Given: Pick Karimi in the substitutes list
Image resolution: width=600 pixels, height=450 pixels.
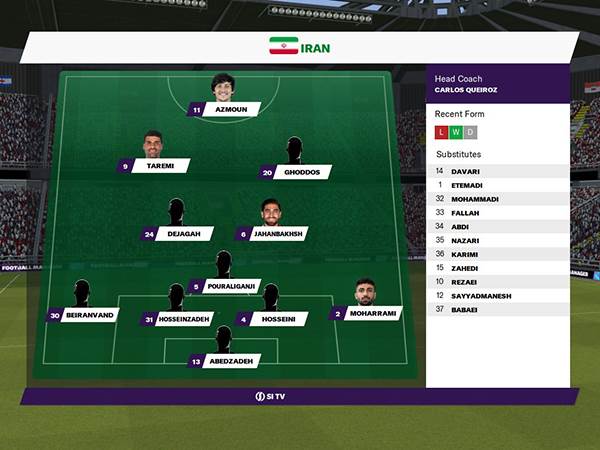Looking at the screenshot, I should point(497,254).
